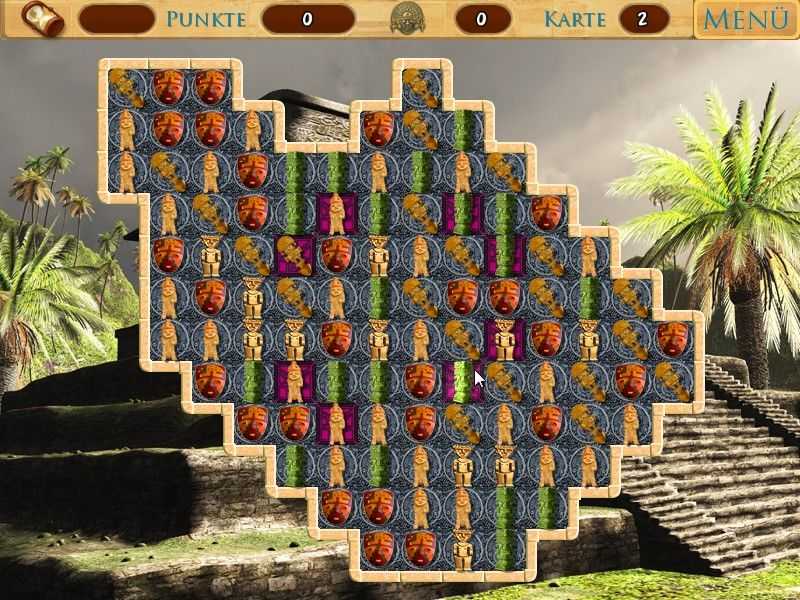800x600 pixels.
Task: Select the yellow mask tile on purple background
Action: tap(294, 255)
